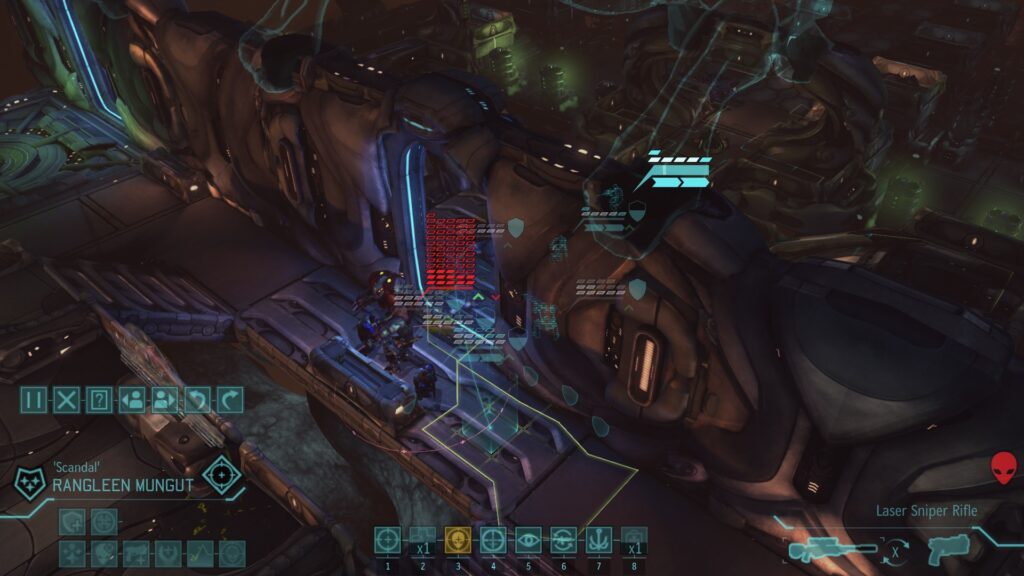Activate the crosshair fire weapon ability
1024x576 pixels.
pyautogui.click(x=388, y=540)
